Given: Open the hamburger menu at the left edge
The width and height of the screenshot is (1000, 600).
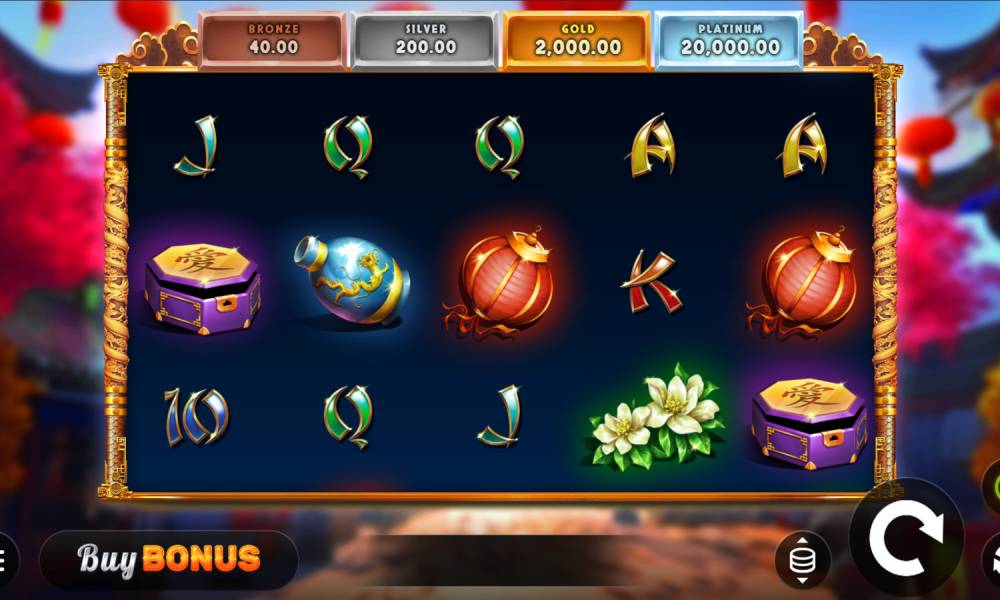Looking at the screenshot, I should coord(4,558).
